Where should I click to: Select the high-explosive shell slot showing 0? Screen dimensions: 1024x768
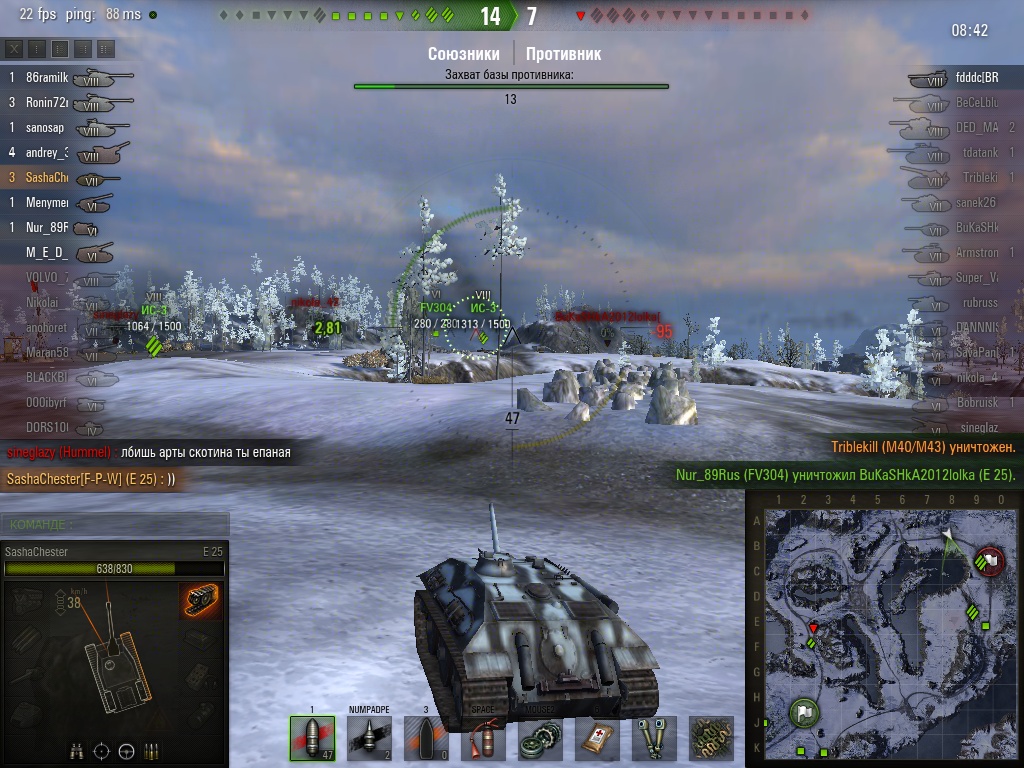click(425, 738)
